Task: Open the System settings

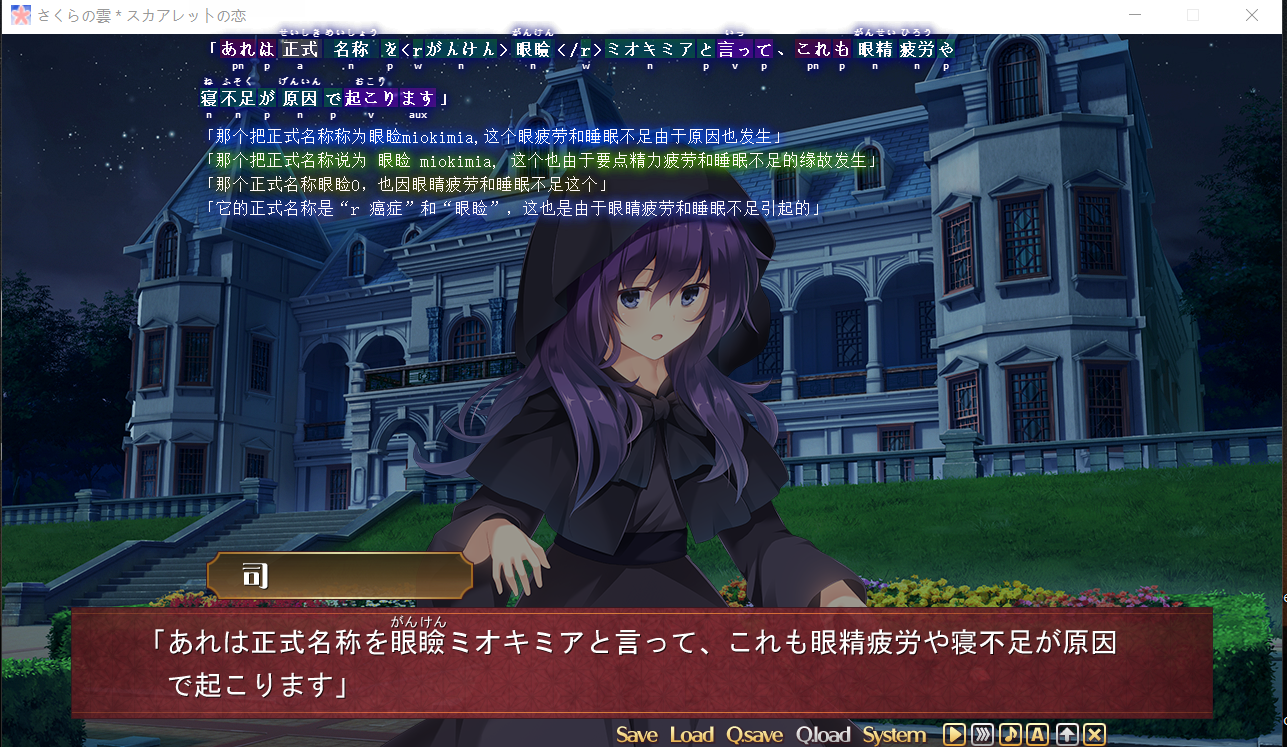Action: pyautogui.click(x=894, y=735)
